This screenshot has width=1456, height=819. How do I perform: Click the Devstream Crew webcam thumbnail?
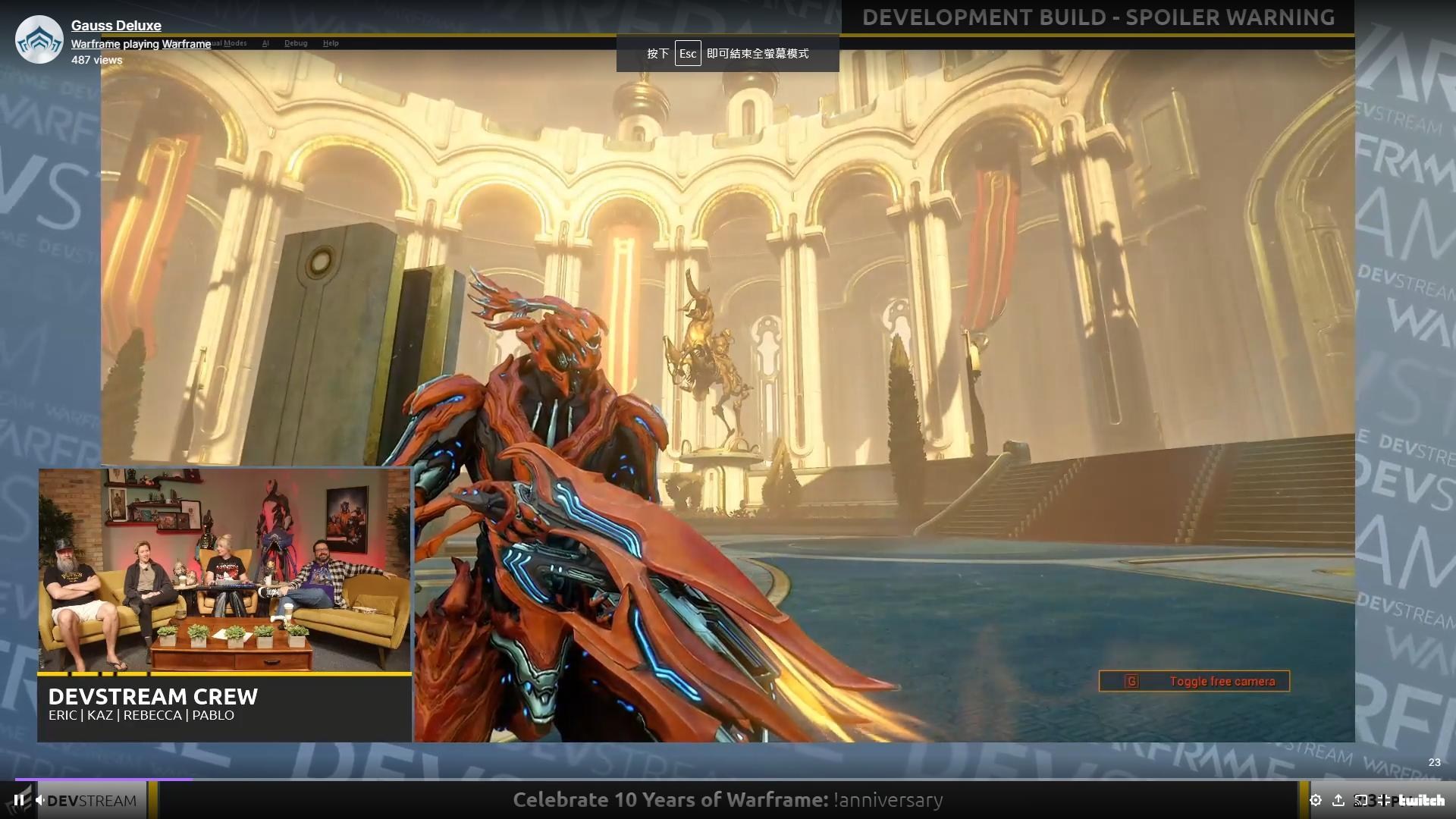pos(224,569)
